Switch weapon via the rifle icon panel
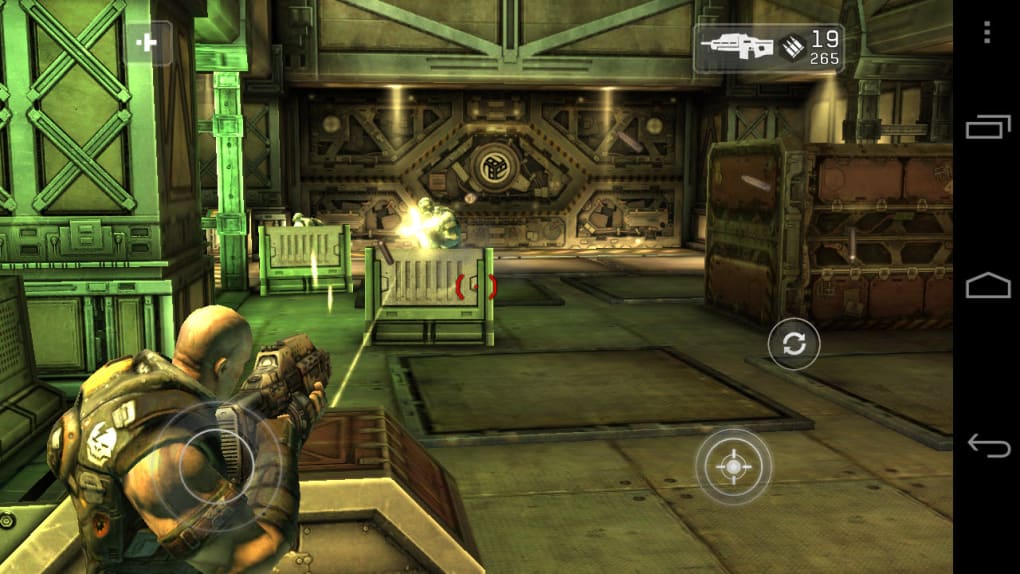 (768, 49)
